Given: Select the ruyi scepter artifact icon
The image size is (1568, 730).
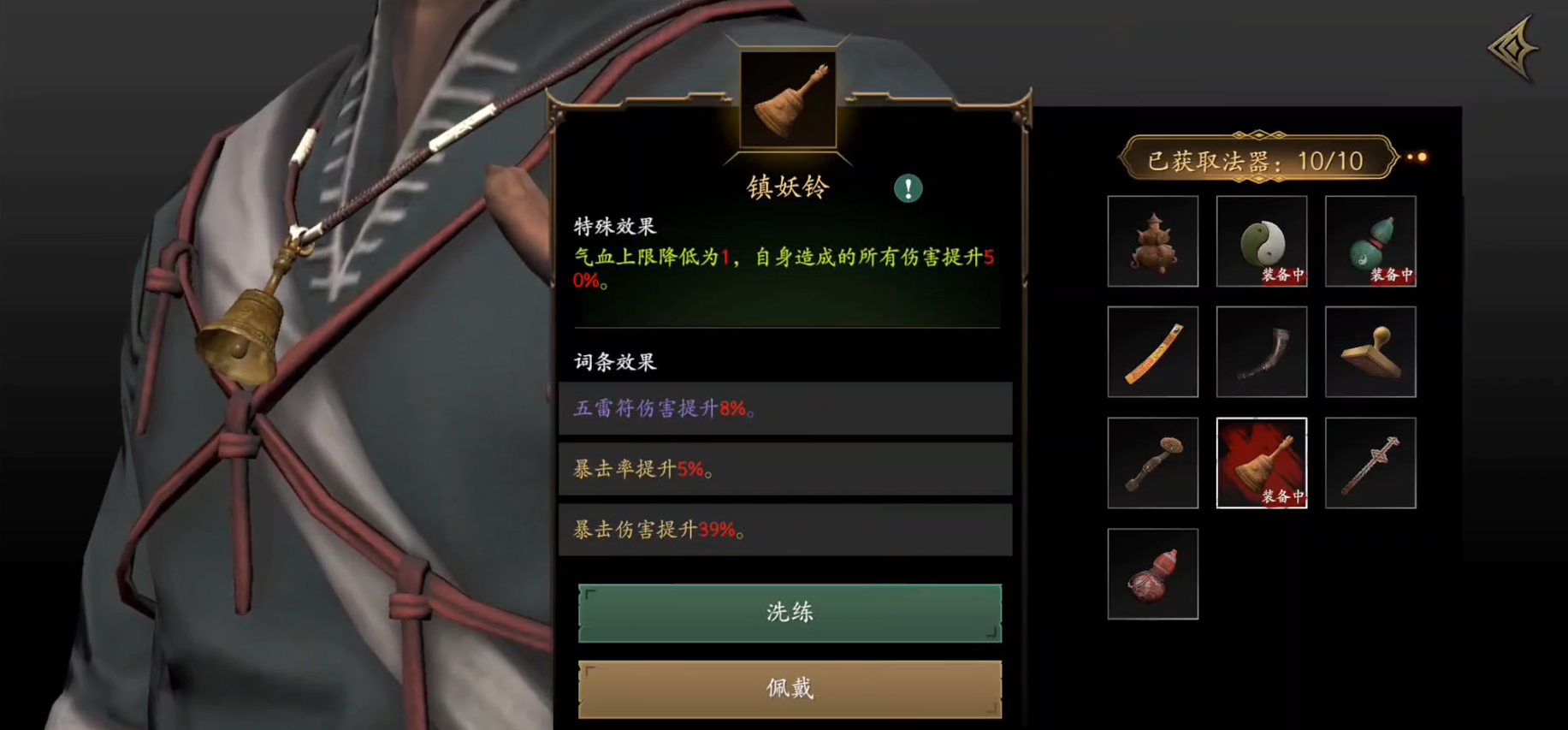Looking at the screenshot, I should pos(1152,462).
